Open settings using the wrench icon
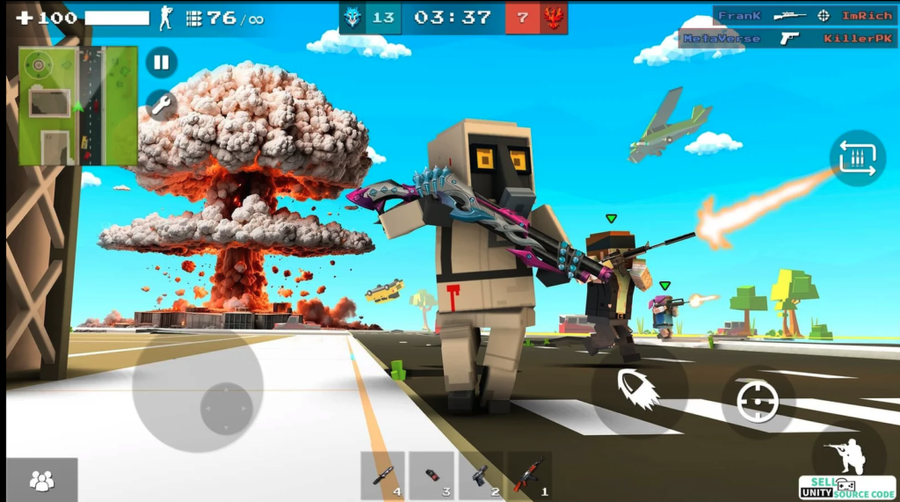This screenshot has height=502, width=900. pyautogui.click(x=161, y=104)
